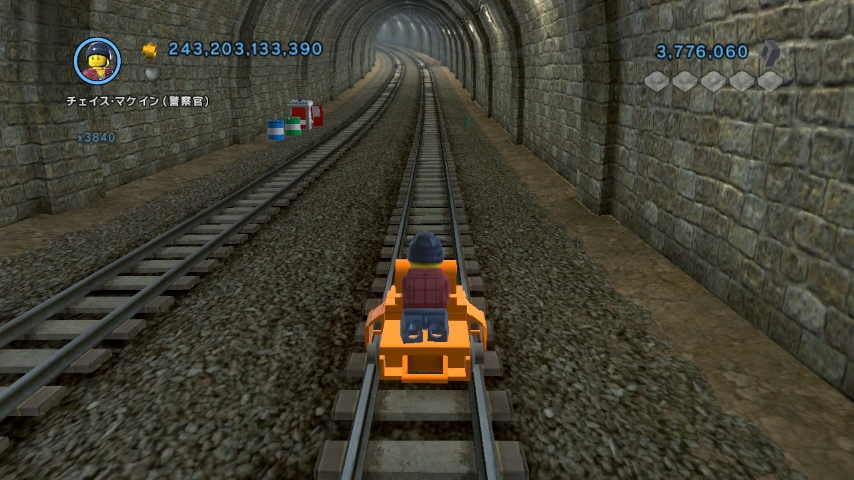
Task: Select the Chase McCain character portrait
Action: coord(97,60)
